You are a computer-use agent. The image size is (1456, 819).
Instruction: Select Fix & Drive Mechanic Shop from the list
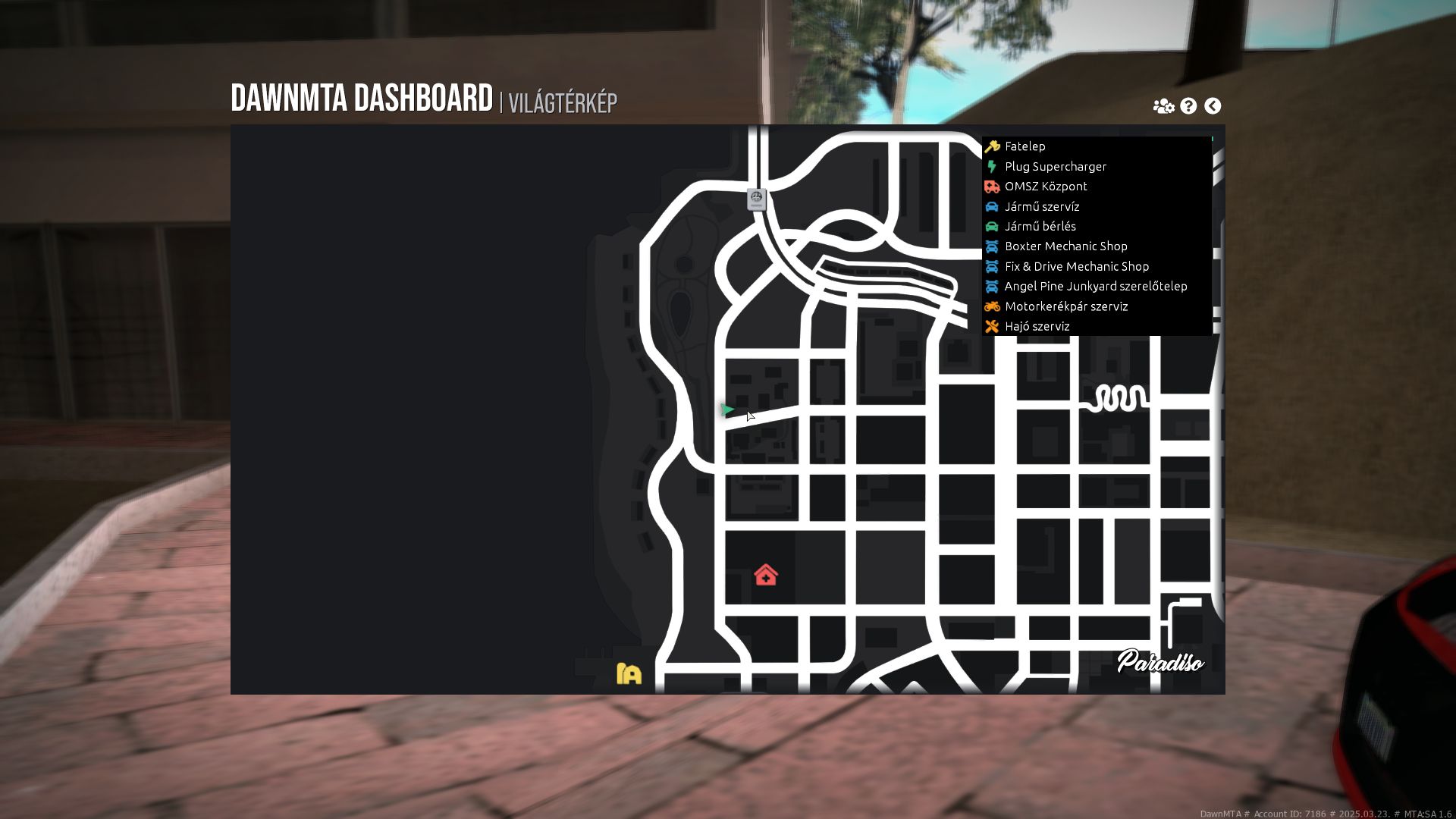pos(1077,266)
